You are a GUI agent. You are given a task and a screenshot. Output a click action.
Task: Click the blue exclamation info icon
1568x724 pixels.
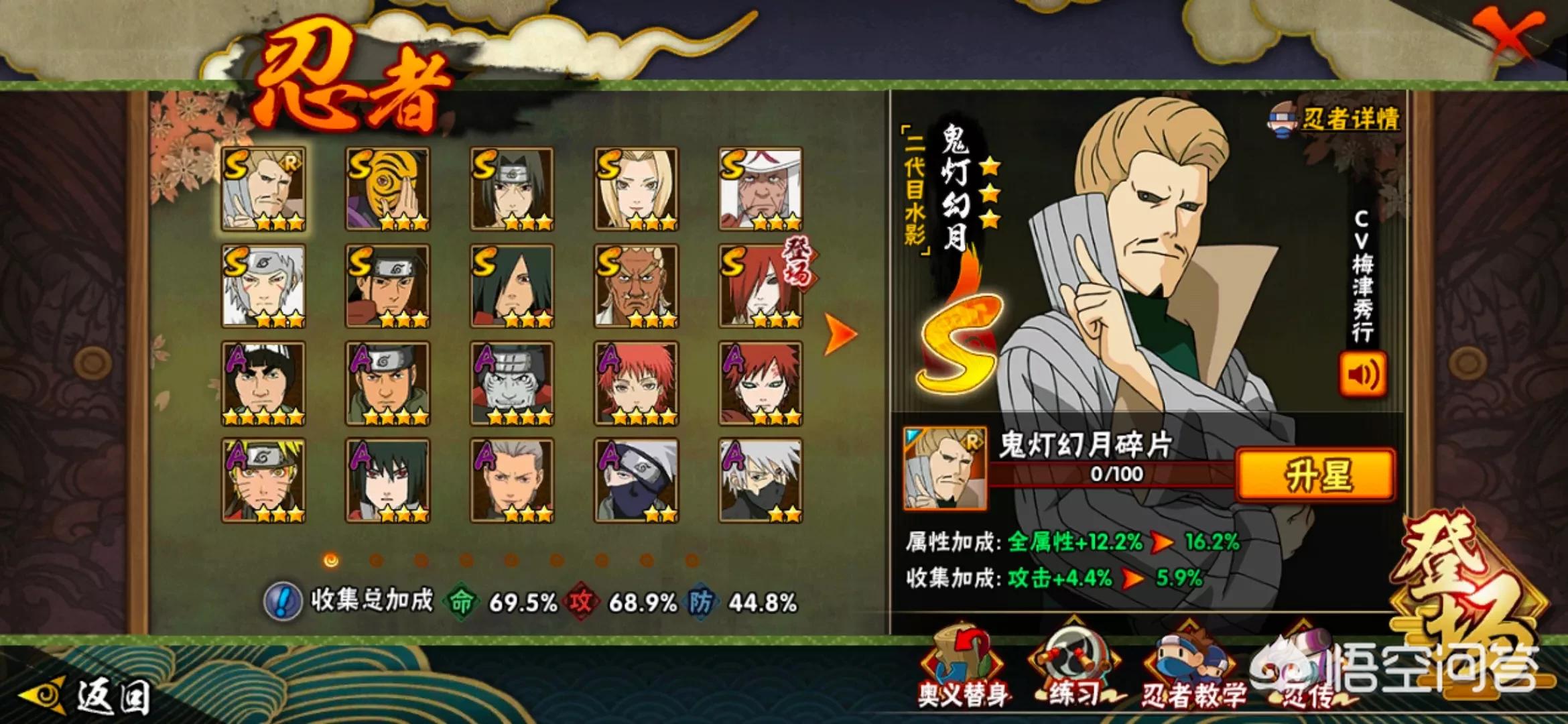tap(282, 601)
